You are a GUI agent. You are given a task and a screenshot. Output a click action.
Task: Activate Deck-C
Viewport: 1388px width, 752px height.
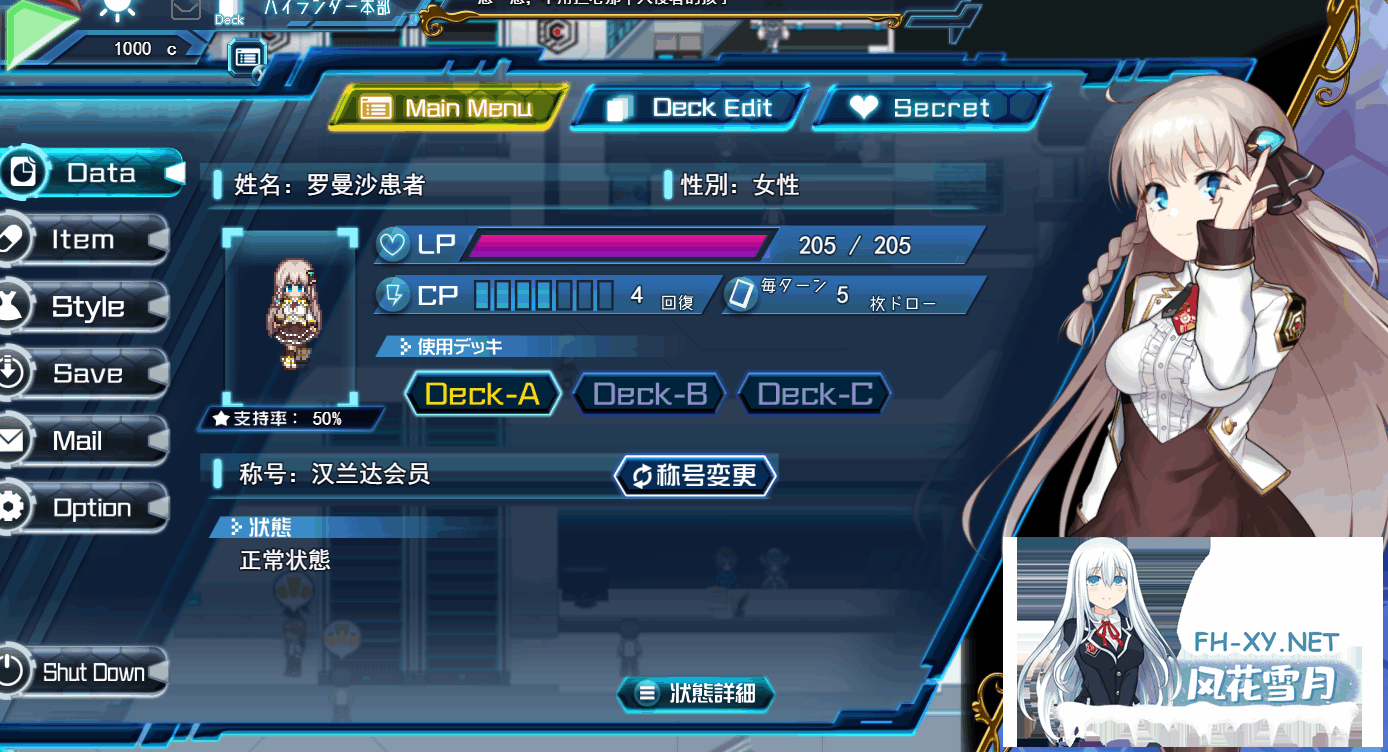point(814,393)
